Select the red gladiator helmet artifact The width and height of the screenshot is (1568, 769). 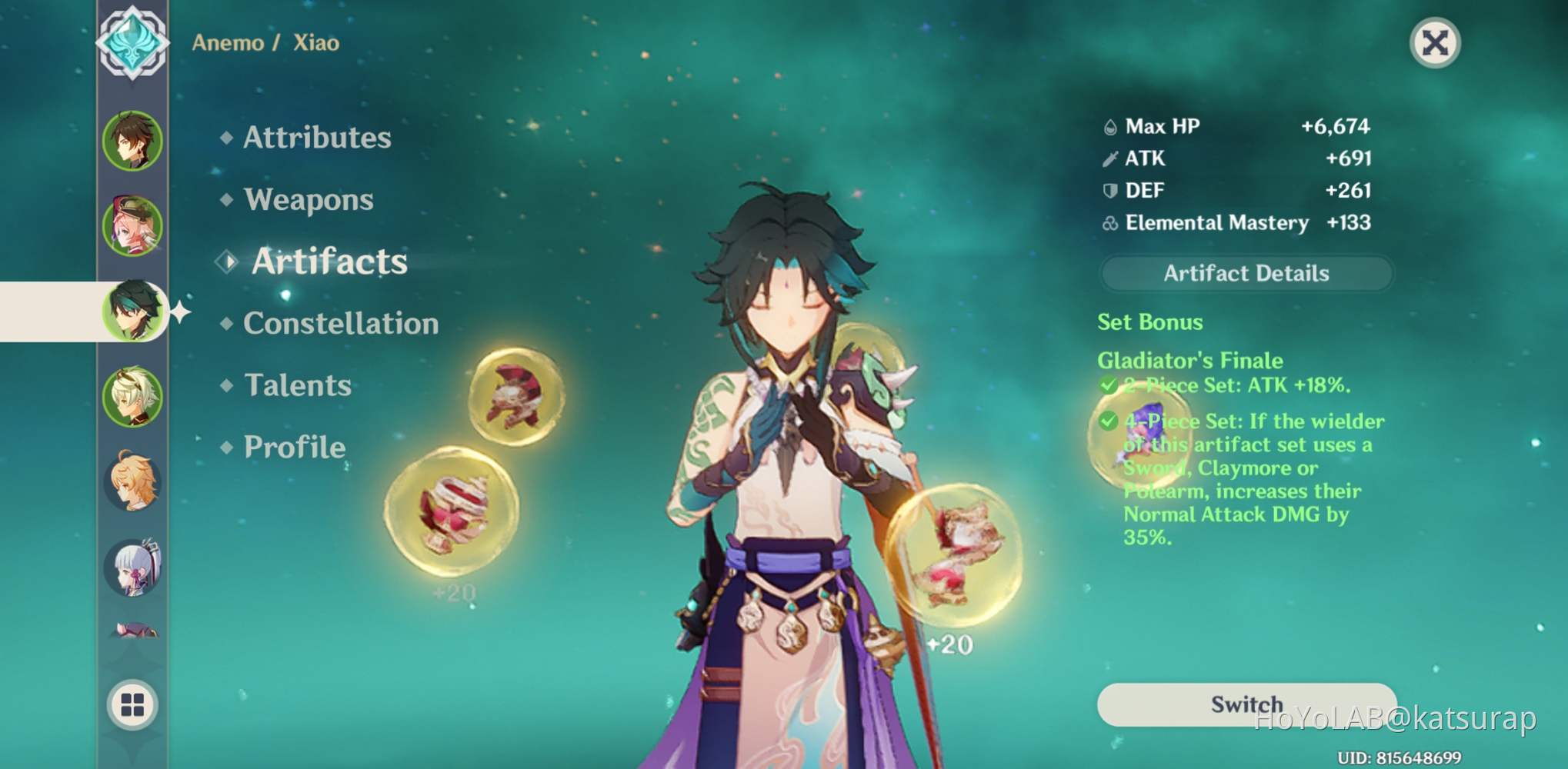516,395
